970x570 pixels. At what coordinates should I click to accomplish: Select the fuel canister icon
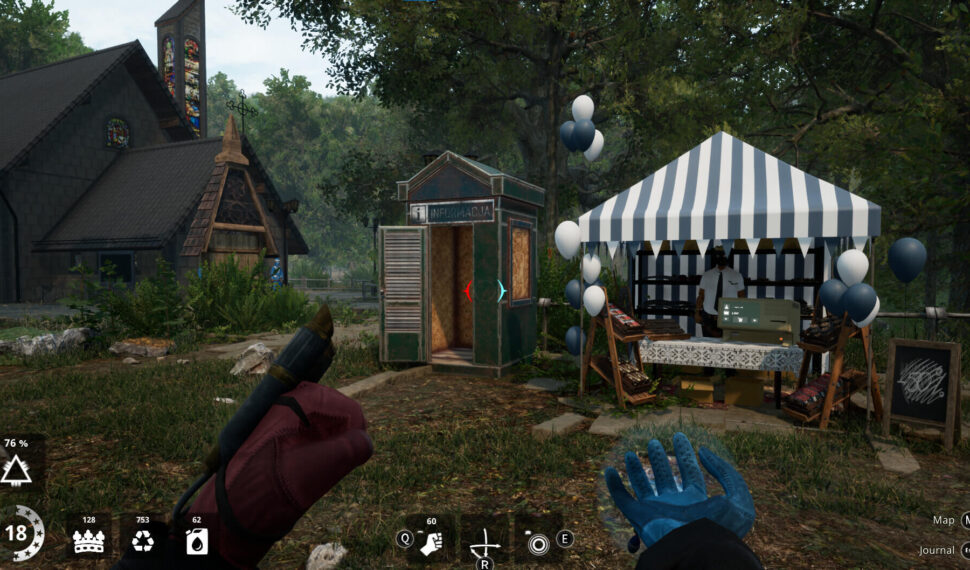tap(196, 541)
